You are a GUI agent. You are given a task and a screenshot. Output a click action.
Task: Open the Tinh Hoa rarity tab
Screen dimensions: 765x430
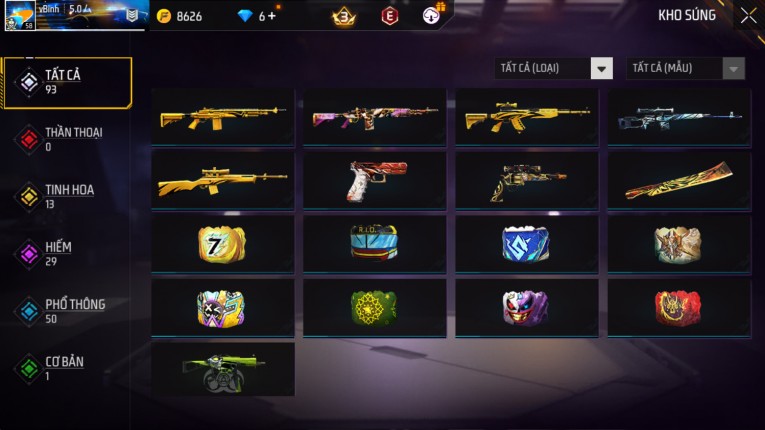(67, 196)
